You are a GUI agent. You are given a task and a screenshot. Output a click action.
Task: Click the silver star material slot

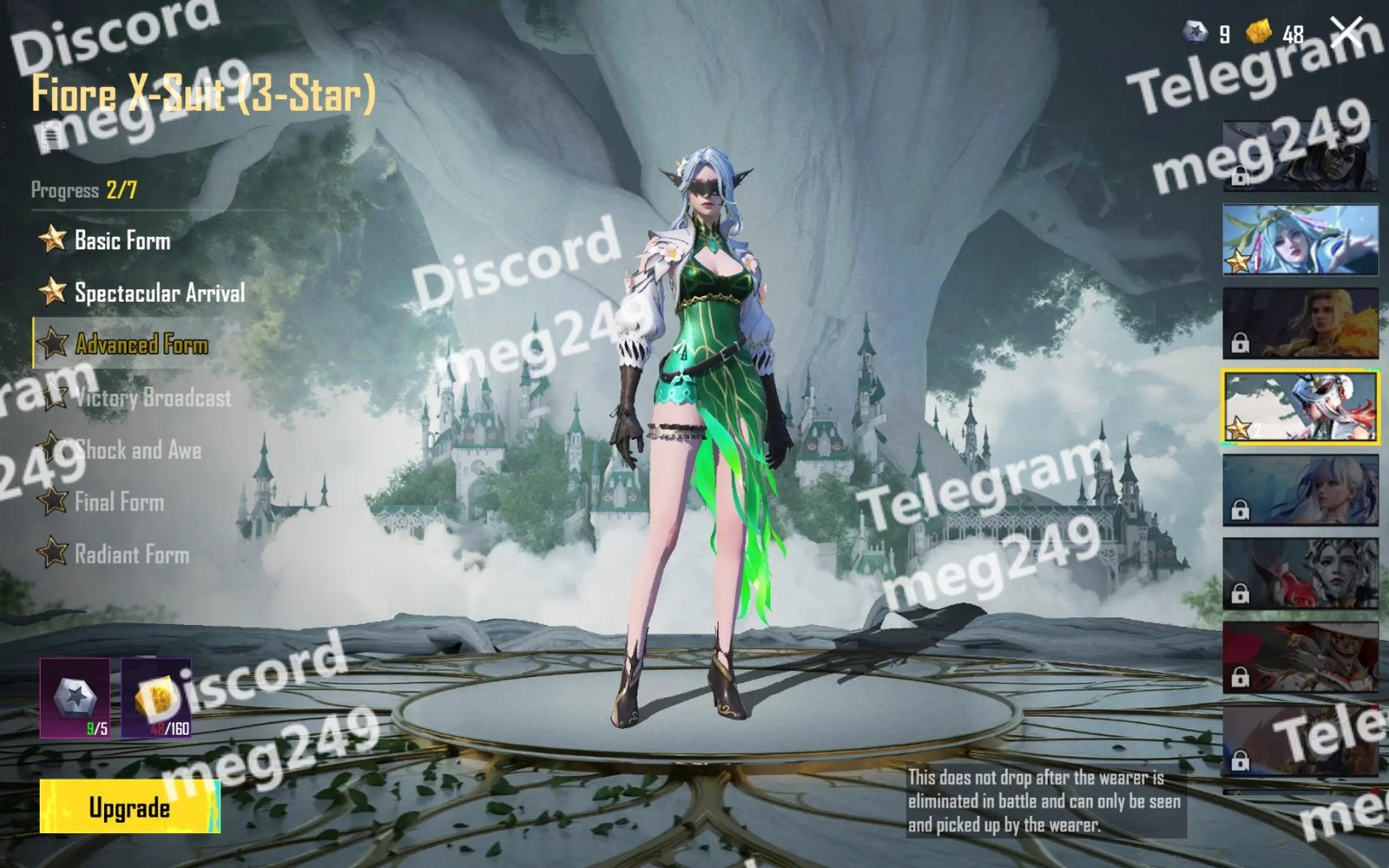coord(75,698)
